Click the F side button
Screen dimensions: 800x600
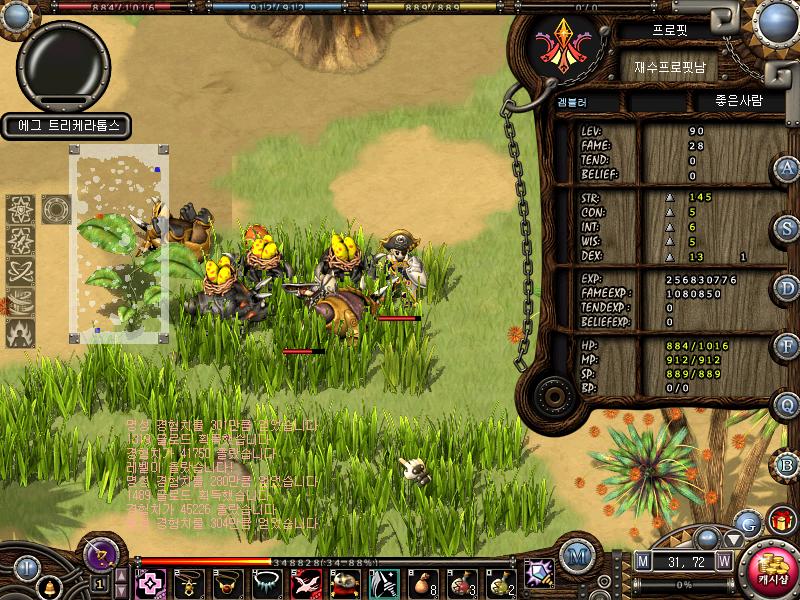click(x=787, y=347)
